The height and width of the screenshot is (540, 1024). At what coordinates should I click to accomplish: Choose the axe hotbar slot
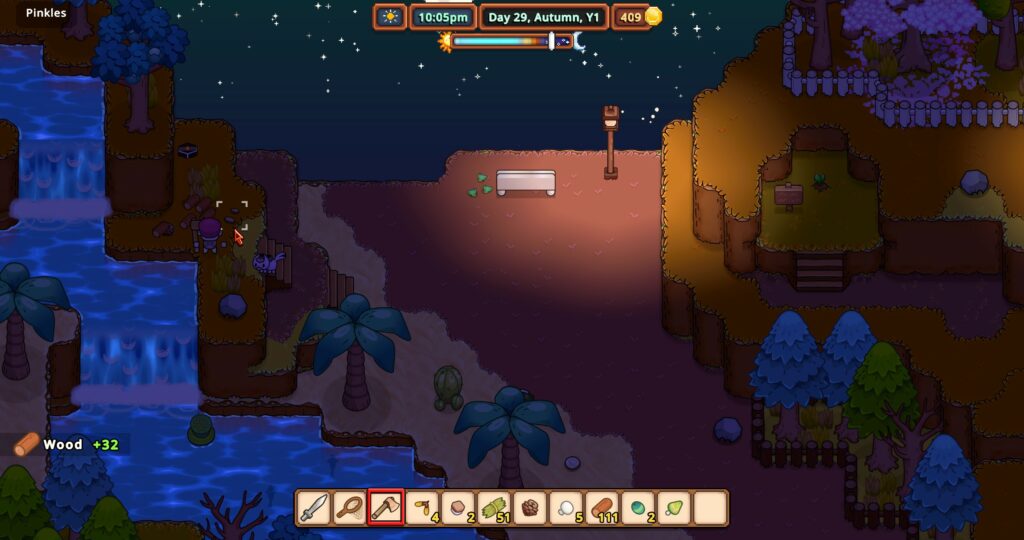tap(386, 508)
